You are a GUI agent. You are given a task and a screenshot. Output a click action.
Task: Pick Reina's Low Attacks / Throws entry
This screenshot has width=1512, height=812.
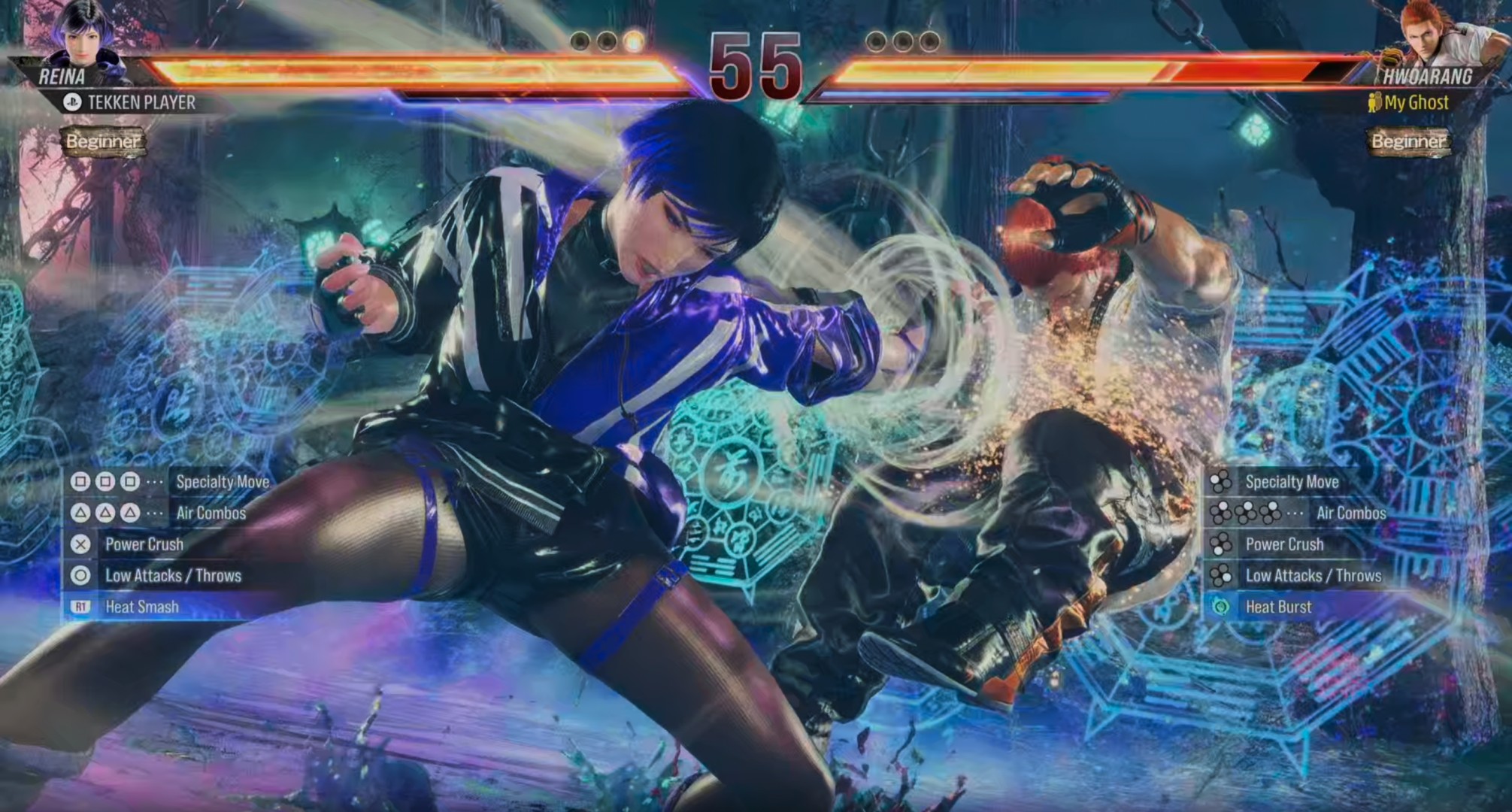173,576
